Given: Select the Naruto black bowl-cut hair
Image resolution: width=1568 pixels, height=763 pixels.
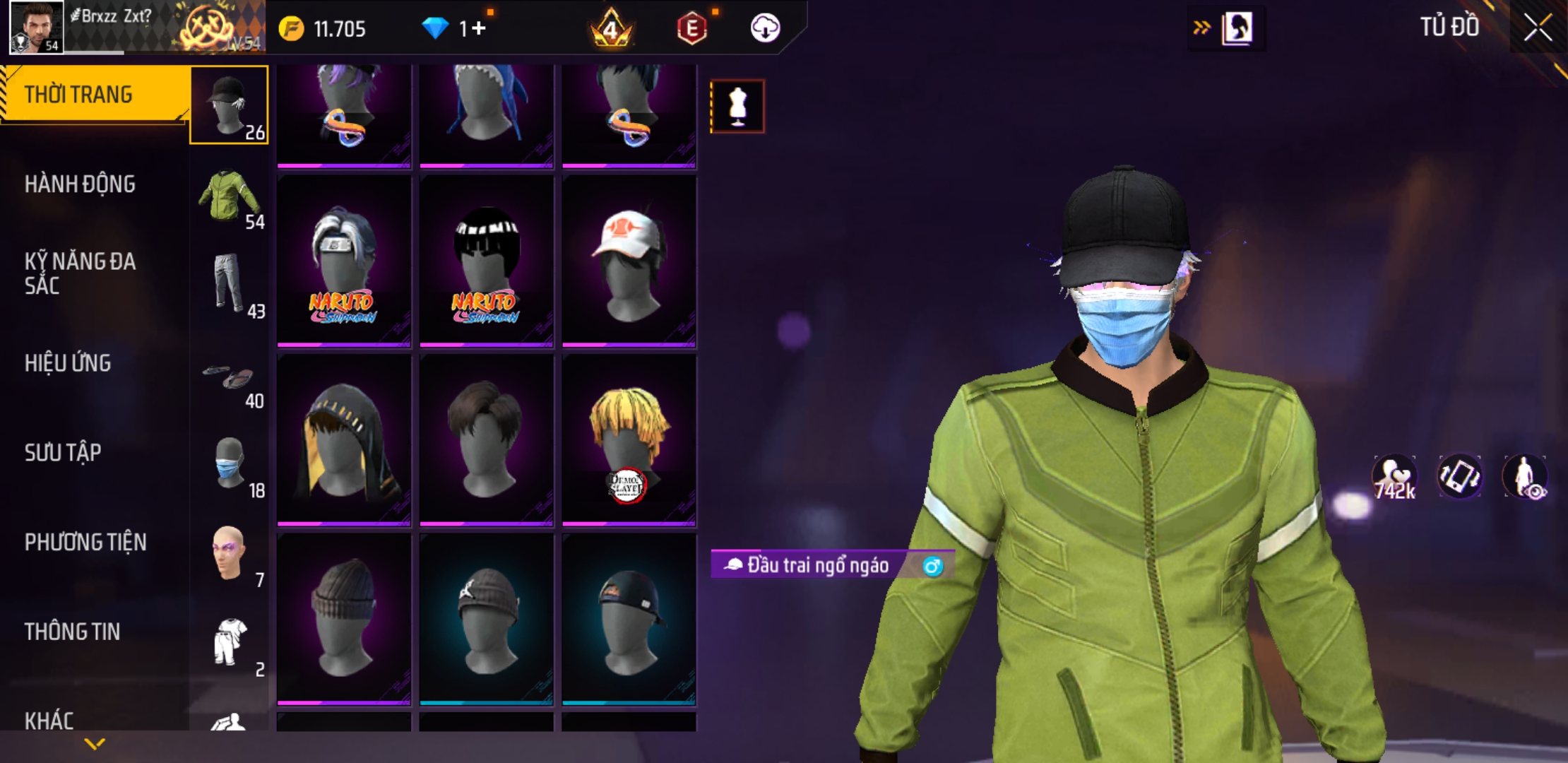Looking at the screenshot, I should click(x=487, y=261).
